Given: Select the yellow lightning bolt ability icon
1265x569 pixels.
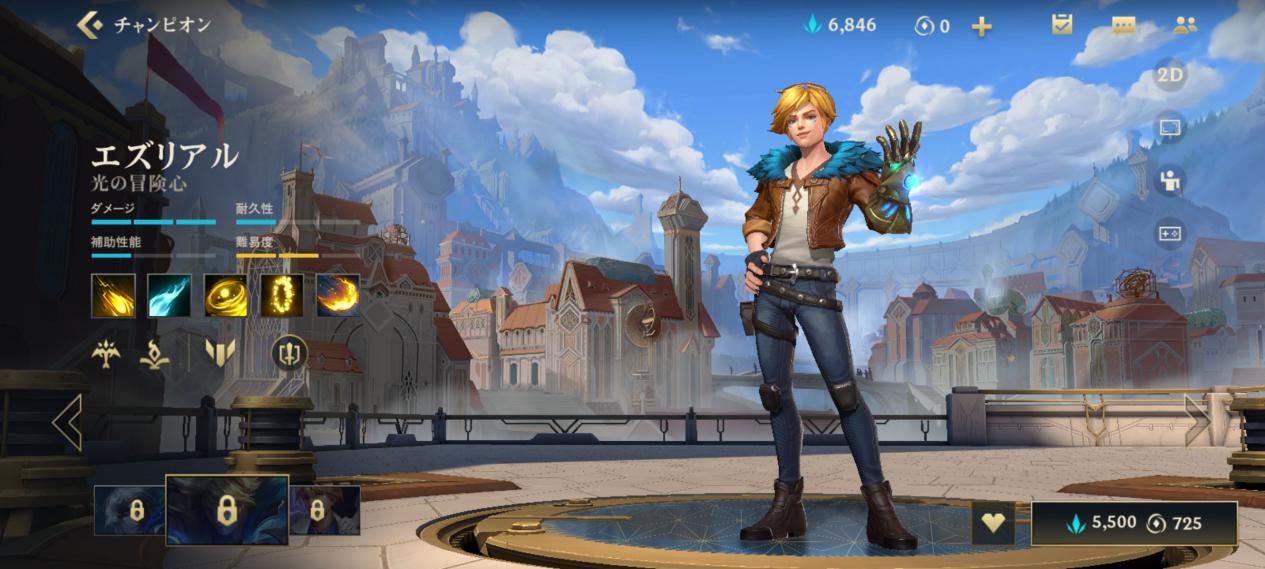Looking at the screenshot, I should [113, 295].
